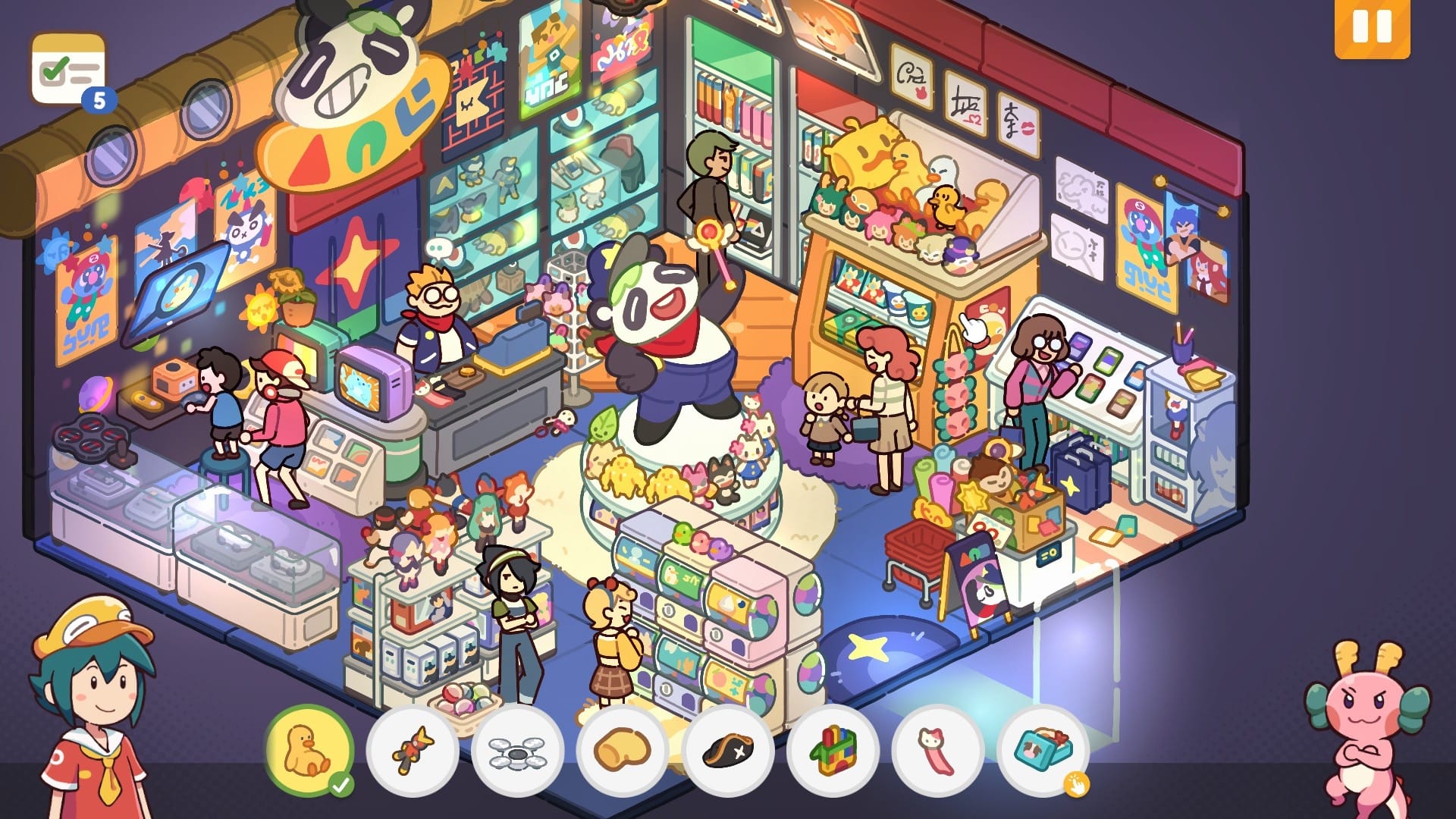Viewport: 1456px width, 819px height.
Task: Choose the white drone target item
Action: [x=517, y=751]
